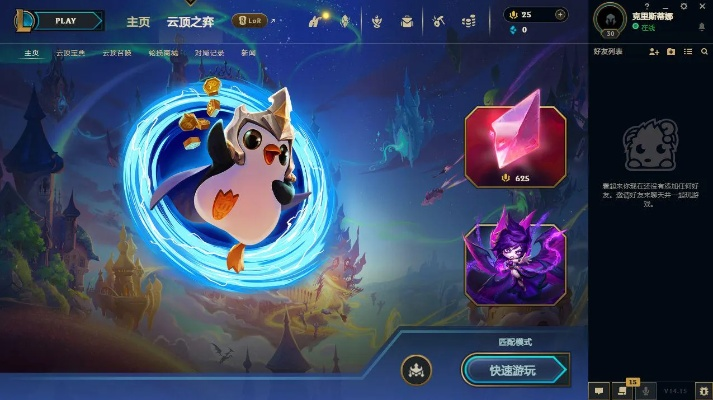Switch to the 对局记录 match history tab
713x400 pixels.
209,52
